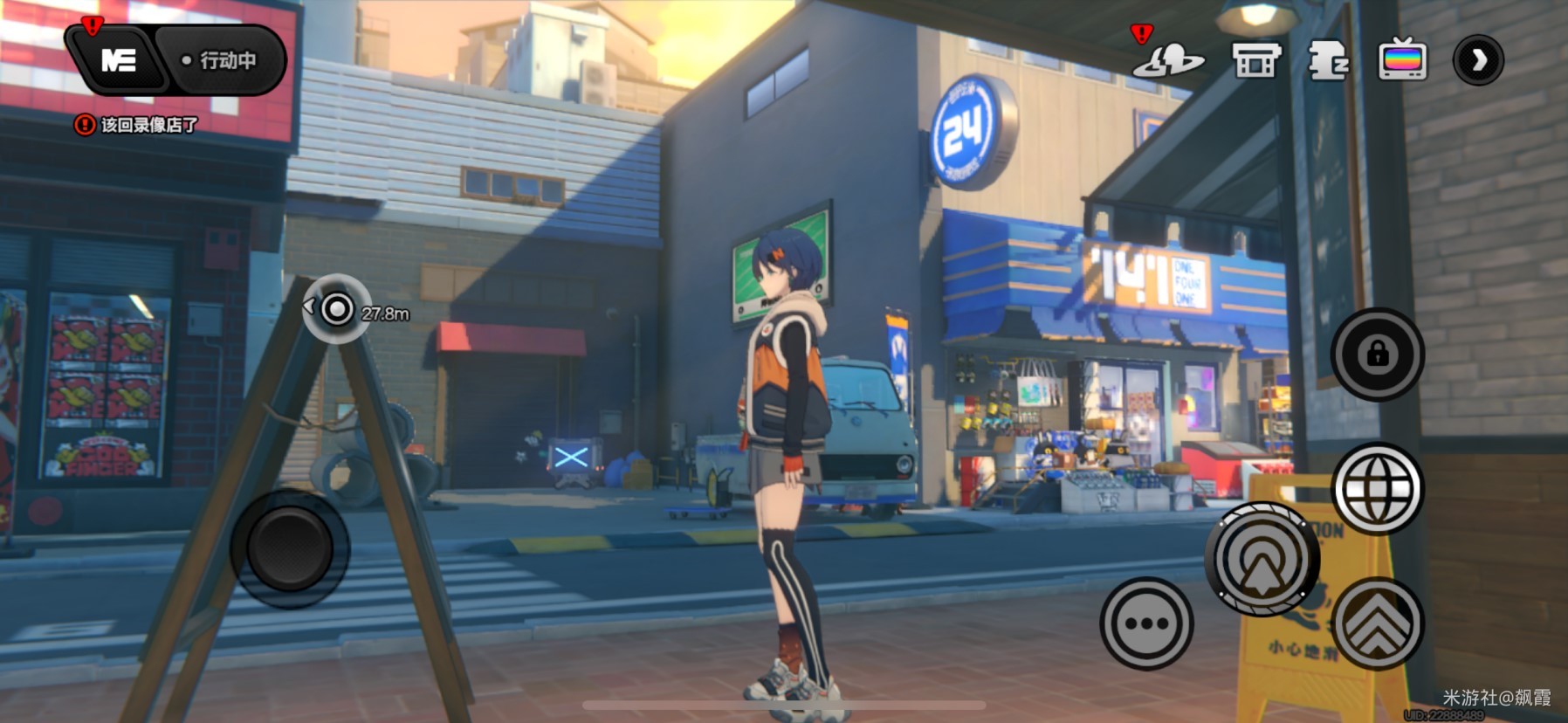Open the globe network button
Image resolution: width=1568 pixels, height=723 pixels.
pyautogui.click(x=1377, y=488)
